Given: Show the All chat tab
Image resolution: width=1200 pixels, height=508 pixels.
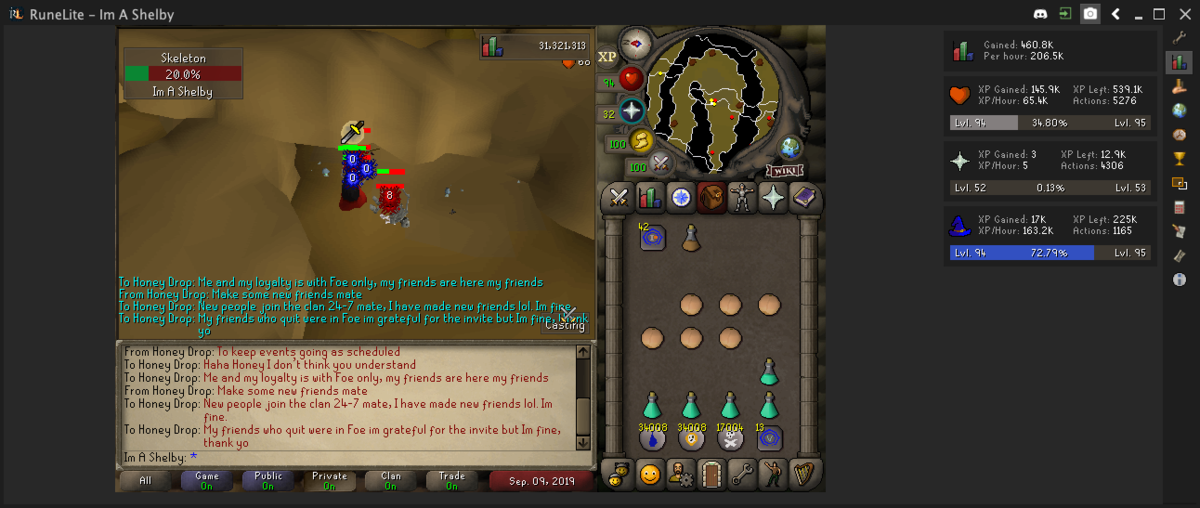Looking at the screenshot, I should [146, 480].
